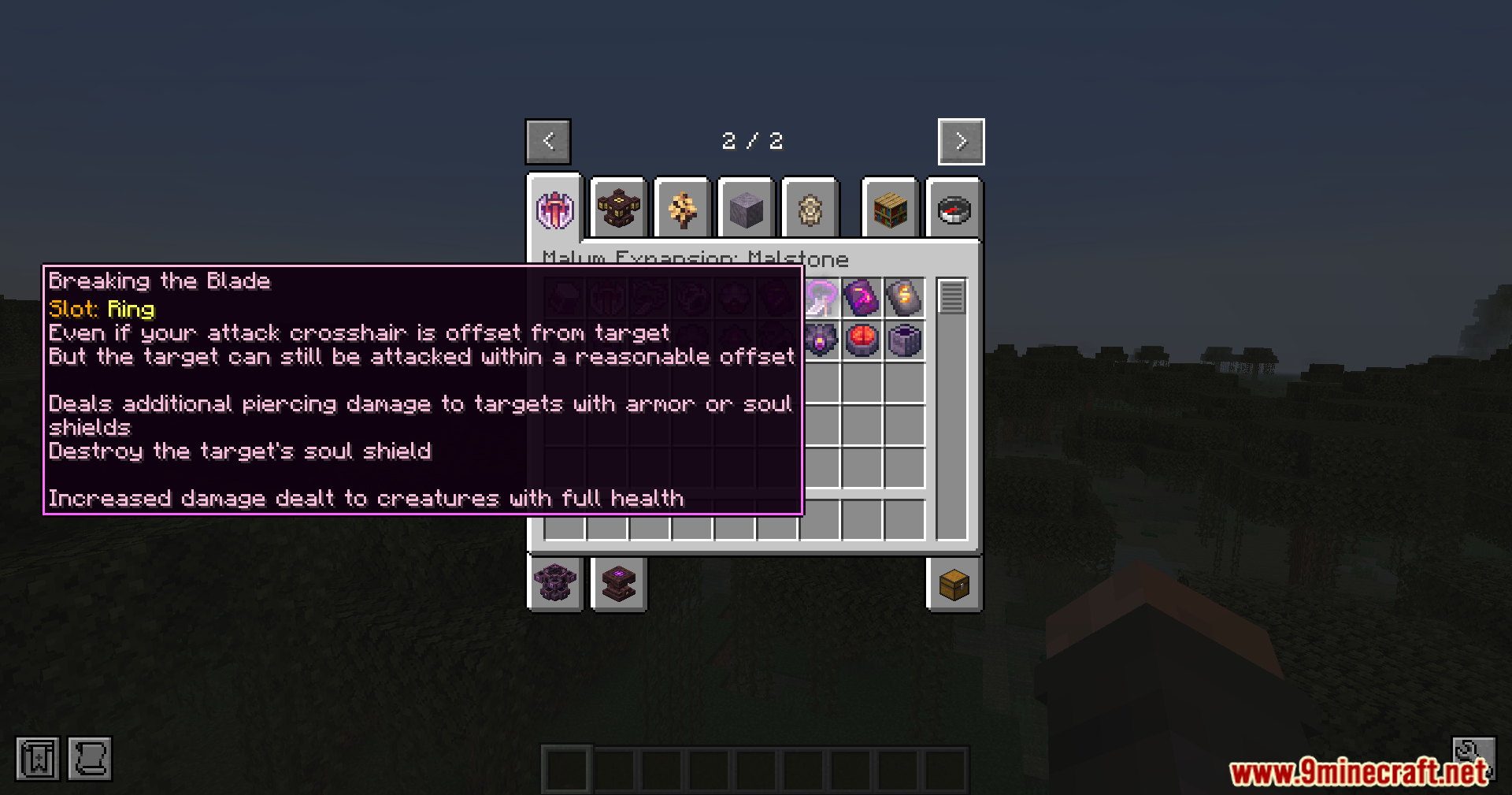
Task: Choose the gray stone block tab
Action: point(746,210)
